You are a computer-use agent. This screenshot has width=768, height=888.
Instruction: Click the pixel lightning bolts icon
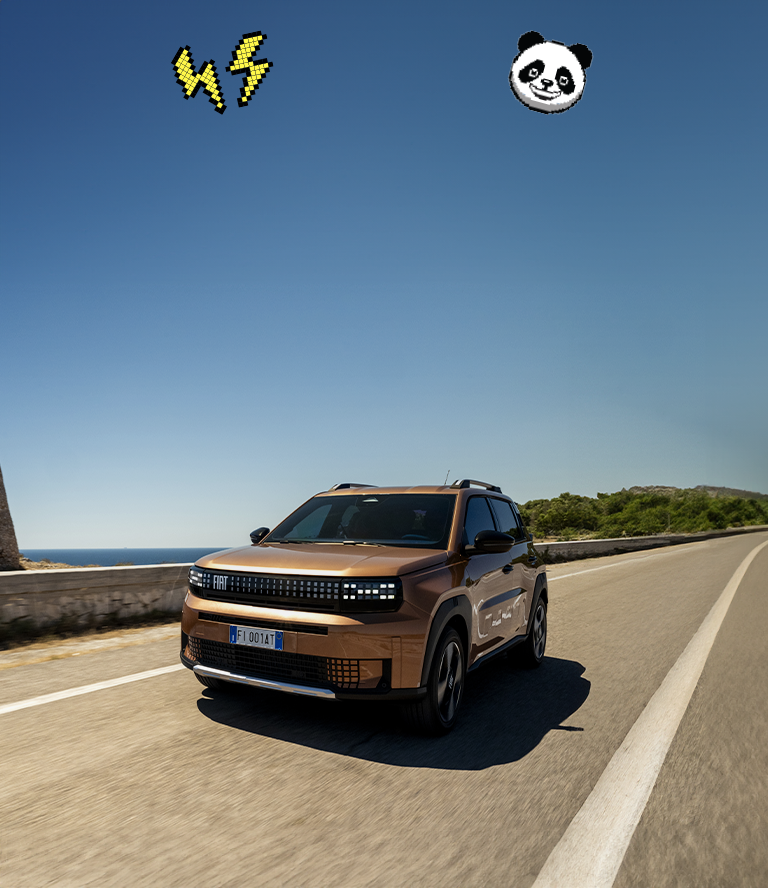coord(222,72)
